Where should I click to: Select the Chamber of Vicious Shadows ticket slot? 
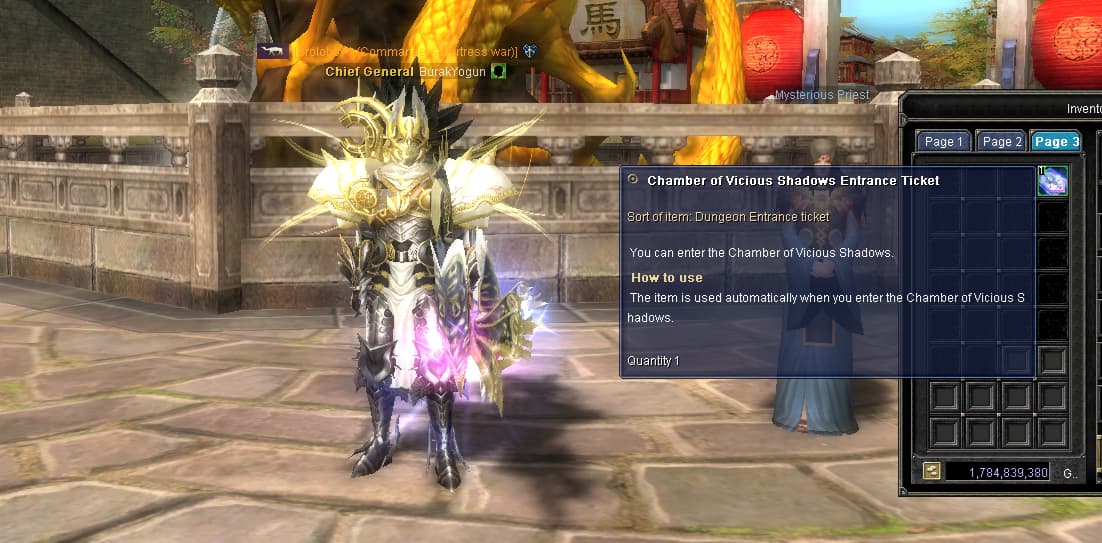(1052, 181)
